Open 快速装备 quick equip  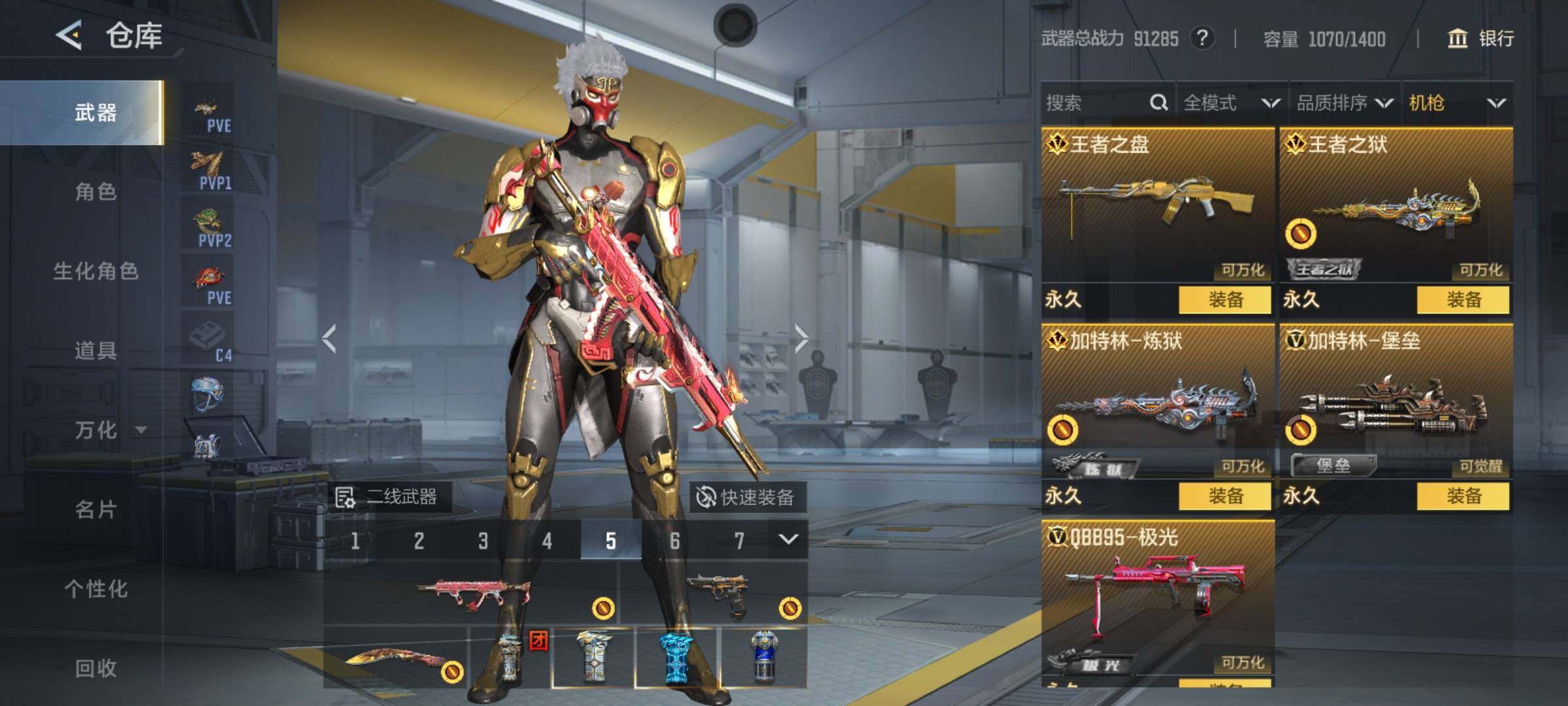tap(747, 497)
